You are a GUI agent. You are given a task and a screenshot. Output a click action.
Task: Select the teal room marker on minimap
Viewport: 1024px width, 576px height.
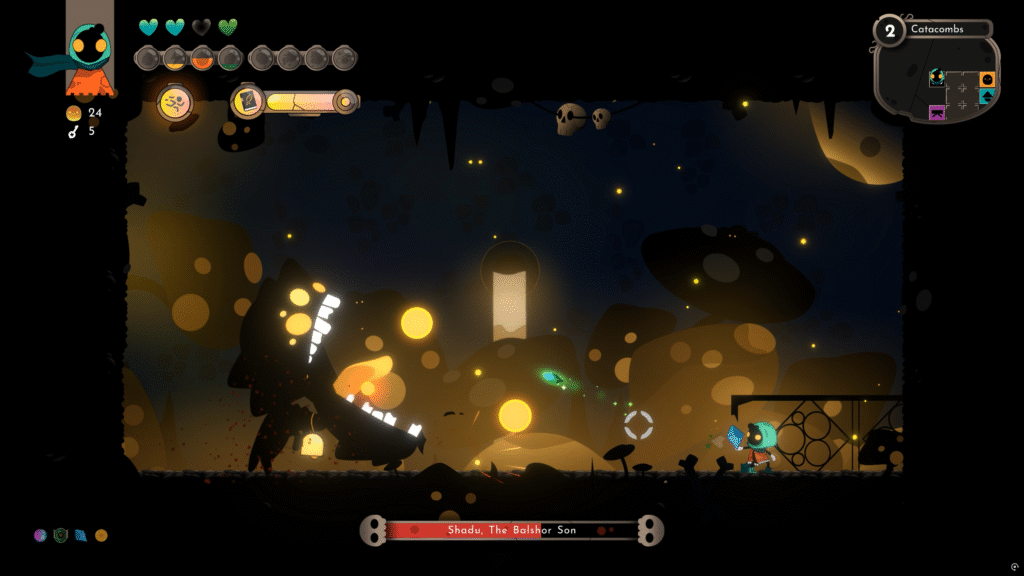[x=987, y=97]
